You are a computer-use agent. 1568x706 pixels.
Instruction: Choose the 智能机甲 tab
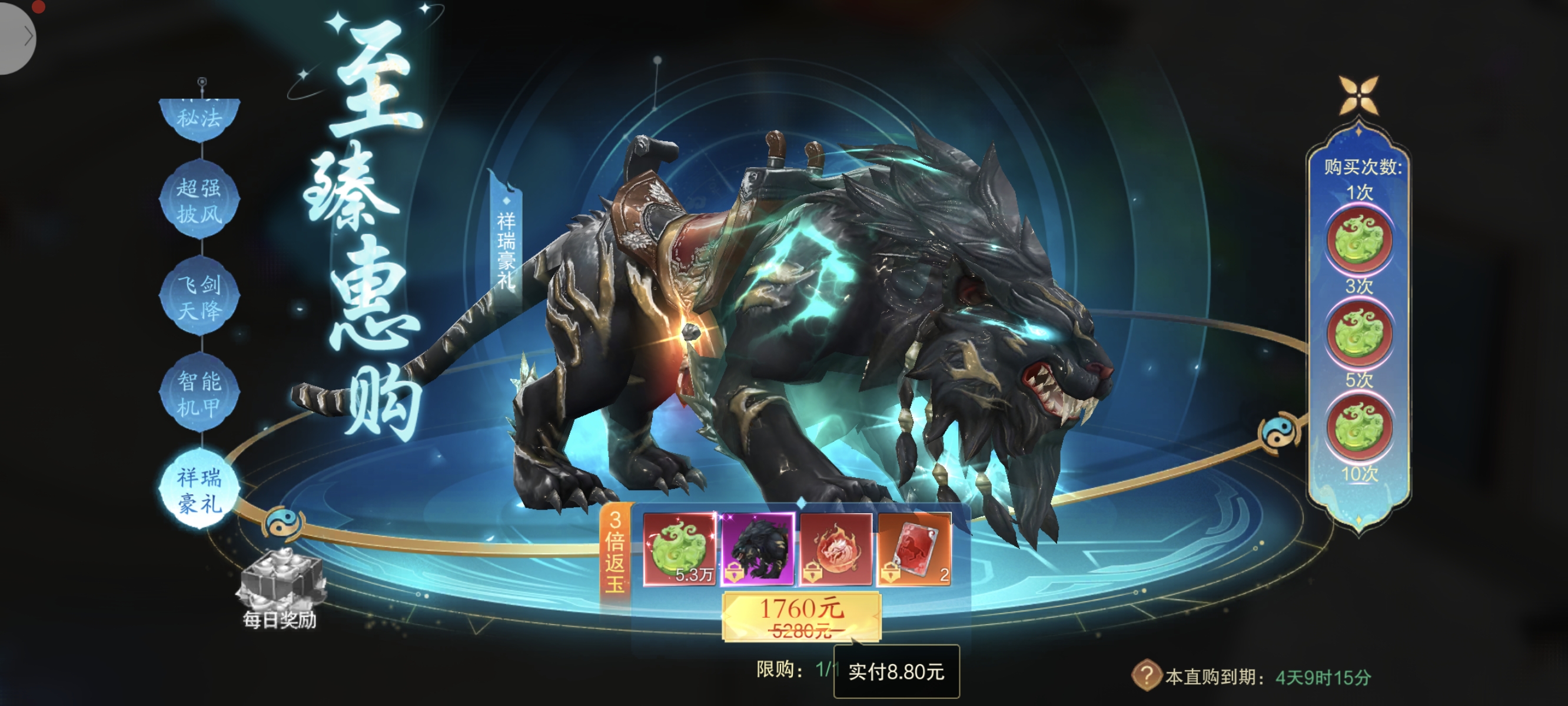pos(199,393)
